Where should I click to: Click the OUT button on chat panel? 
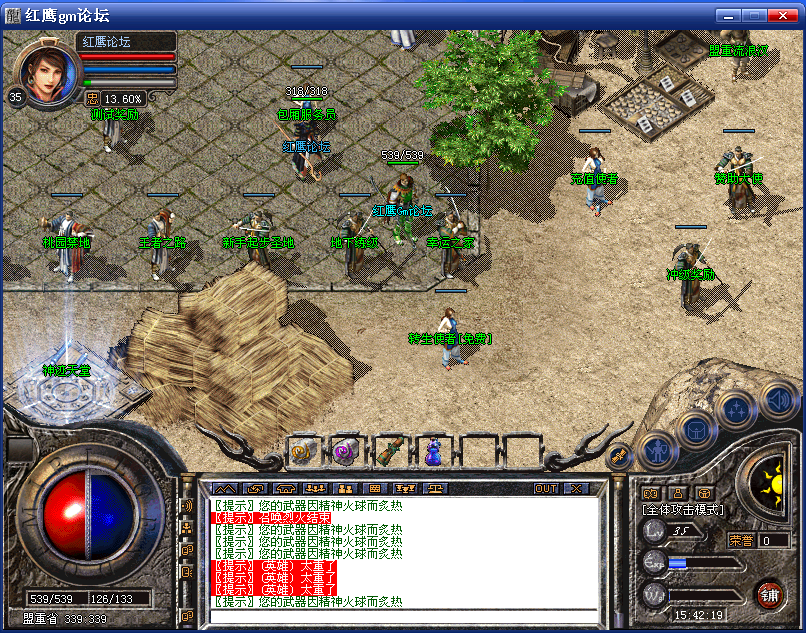[x=546, y=488]
